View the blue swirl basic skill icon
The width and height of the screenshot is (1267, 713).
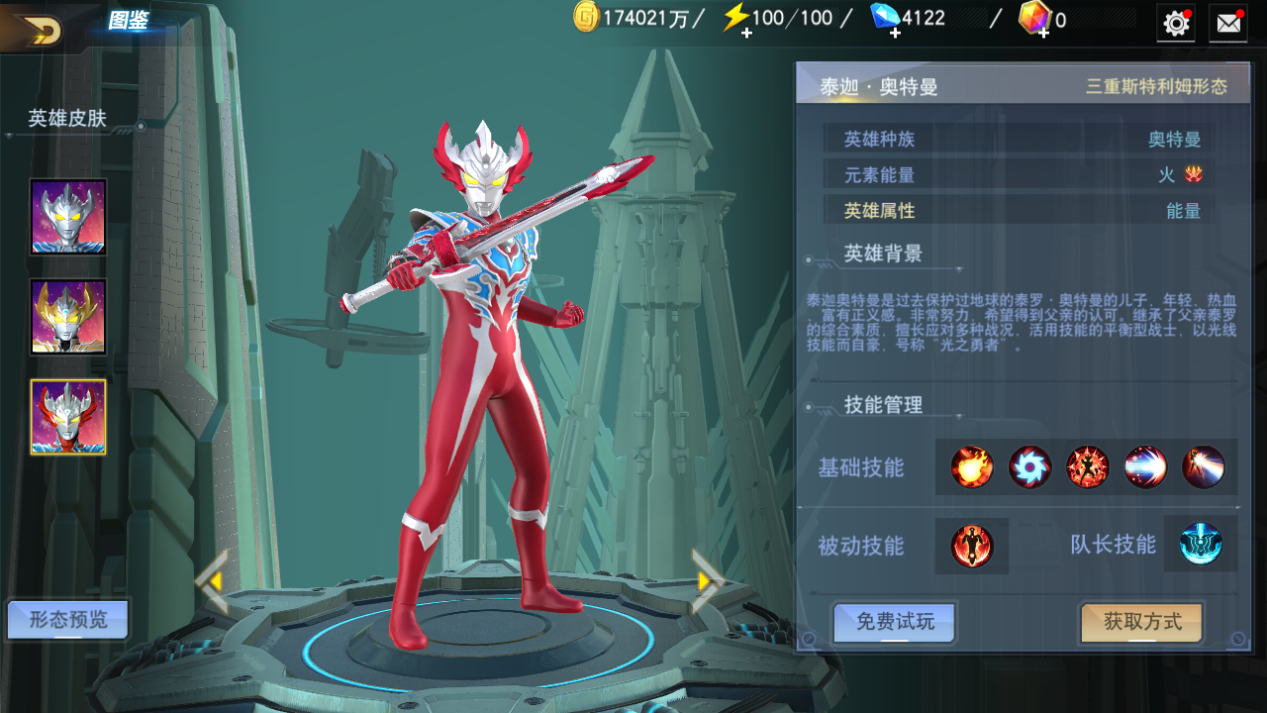tap(1029, 467)
